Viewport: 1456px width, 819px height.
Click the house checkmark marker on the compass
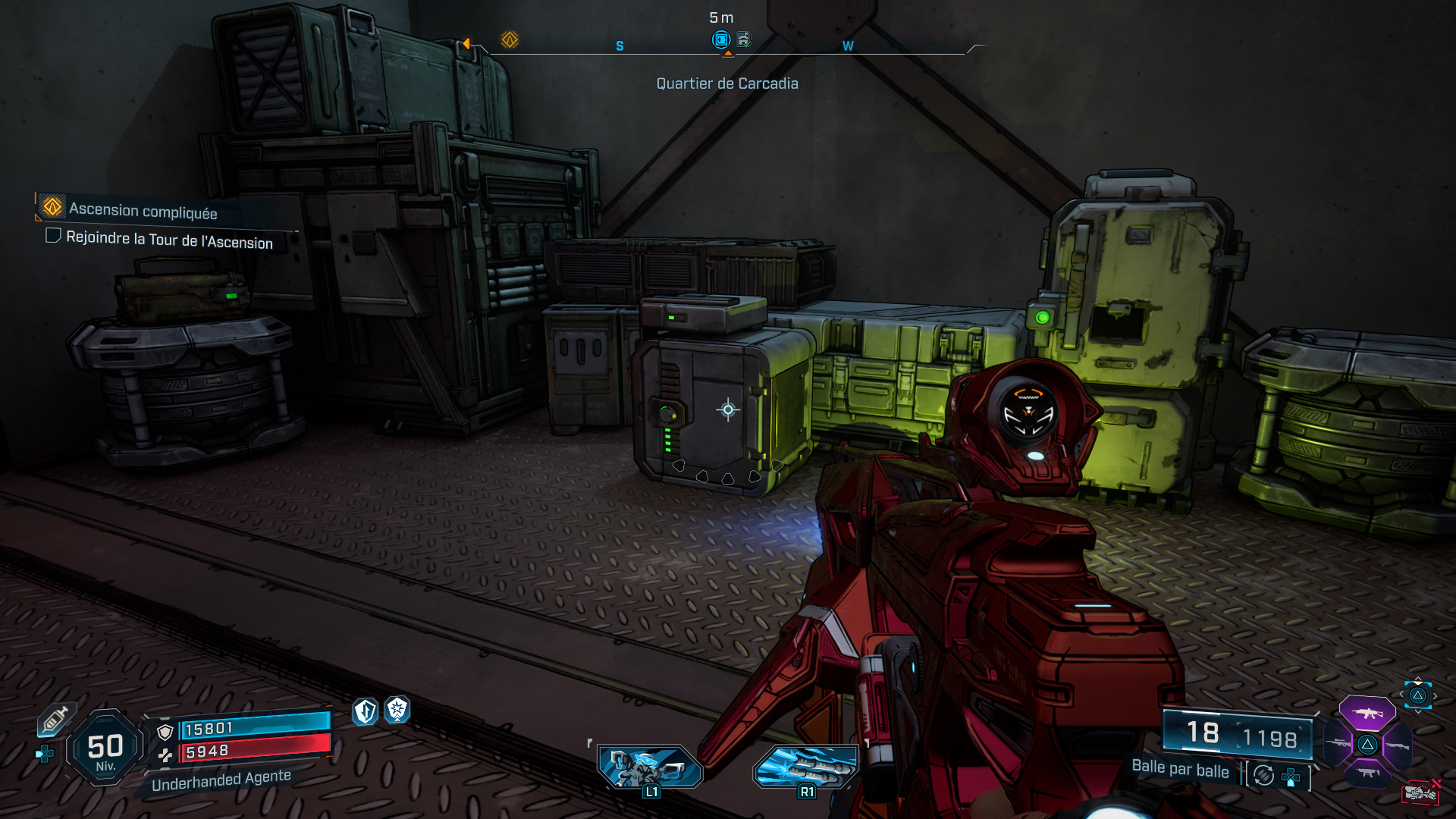(x=744, y=39)
